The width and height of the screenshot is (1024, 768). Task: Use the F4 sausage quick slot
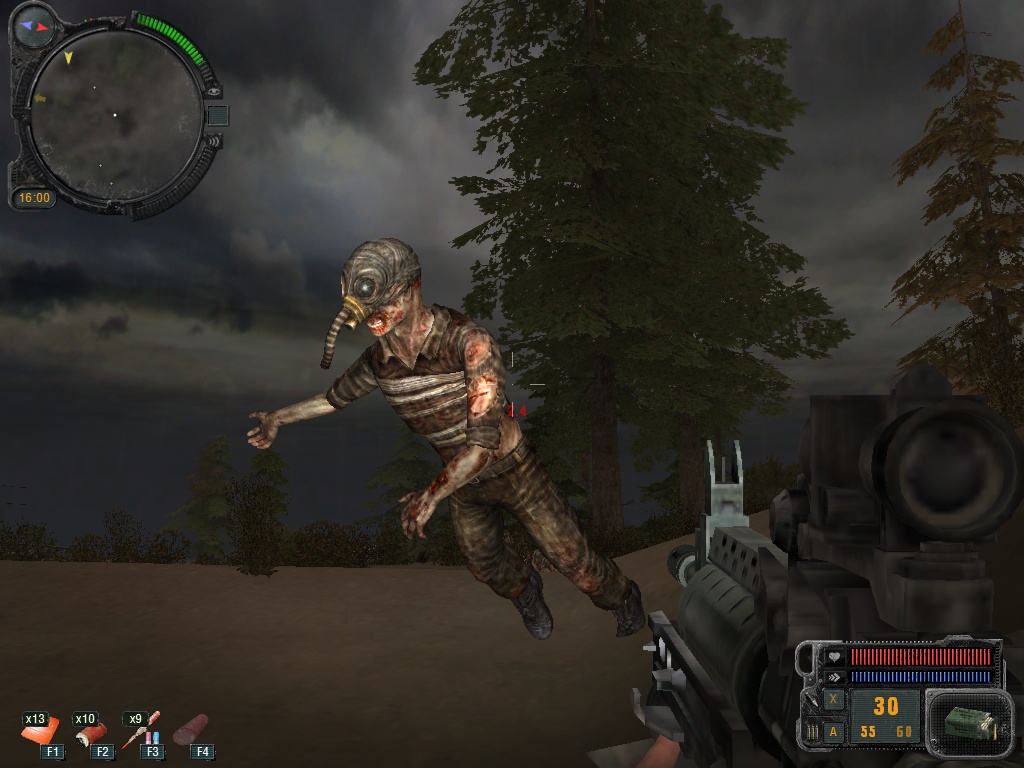tap(191, 731)
